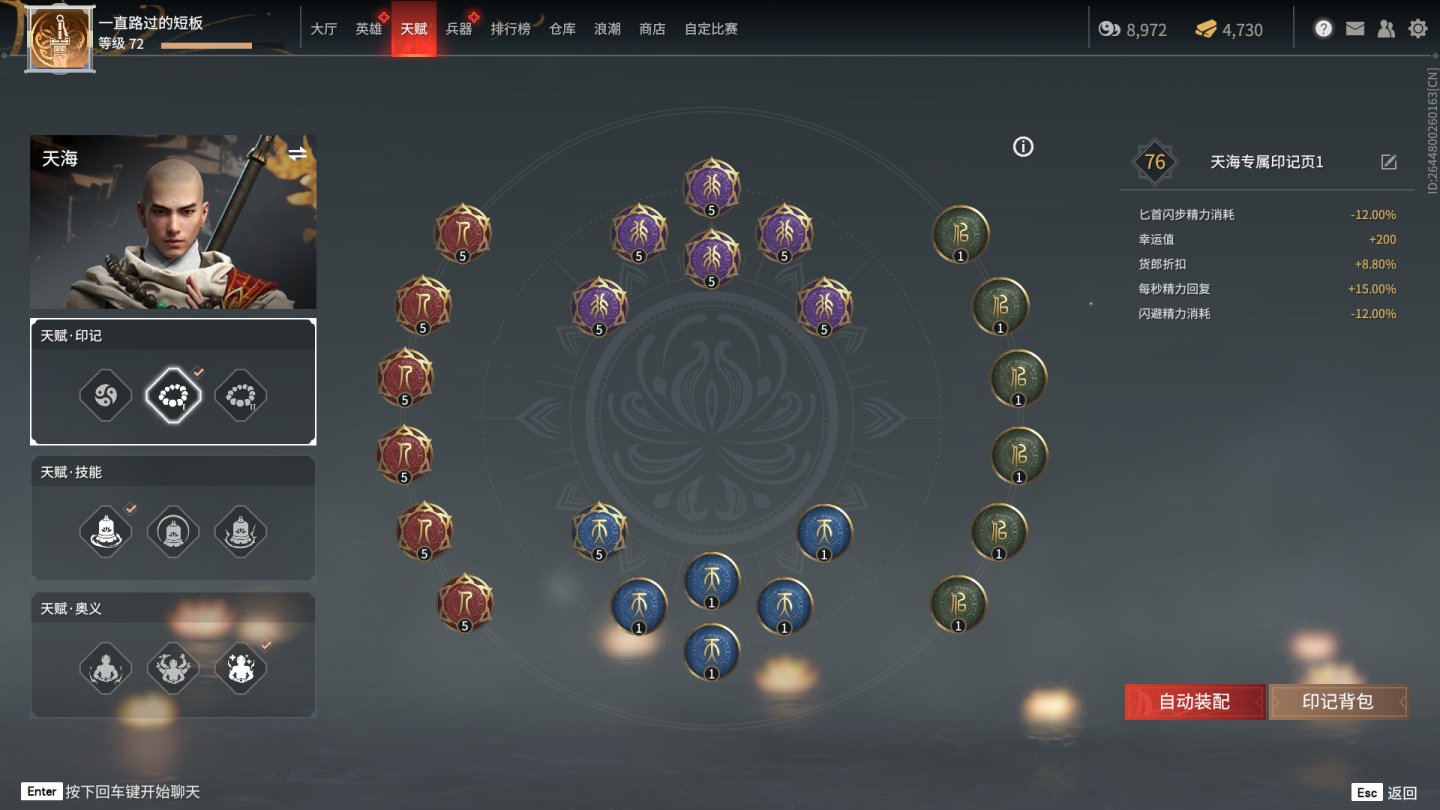Go to the 仓库 storage tab
This screenshot has height=810, width=1440.
[x=562, y=29]
